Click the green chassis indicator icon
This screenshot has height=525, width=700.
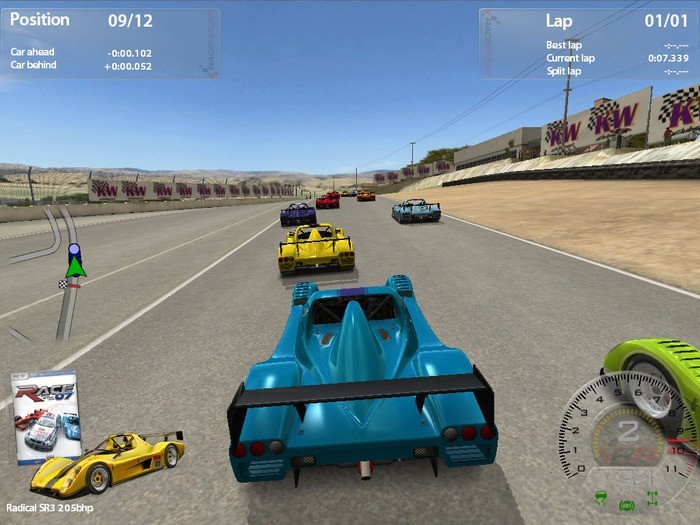[x=652, y=497]
